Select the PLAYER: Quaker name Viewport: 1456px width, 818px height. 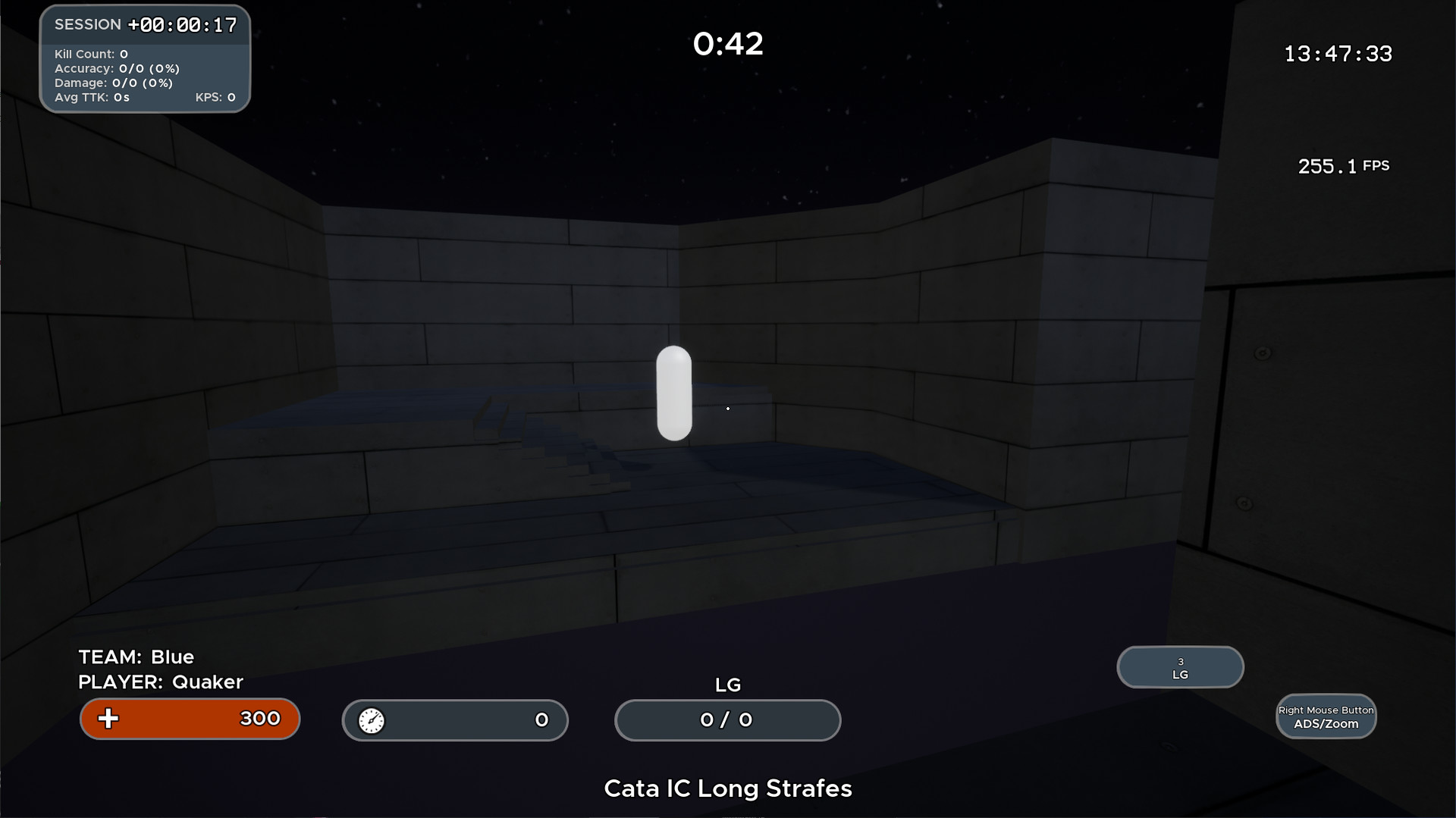pos(159,682)
